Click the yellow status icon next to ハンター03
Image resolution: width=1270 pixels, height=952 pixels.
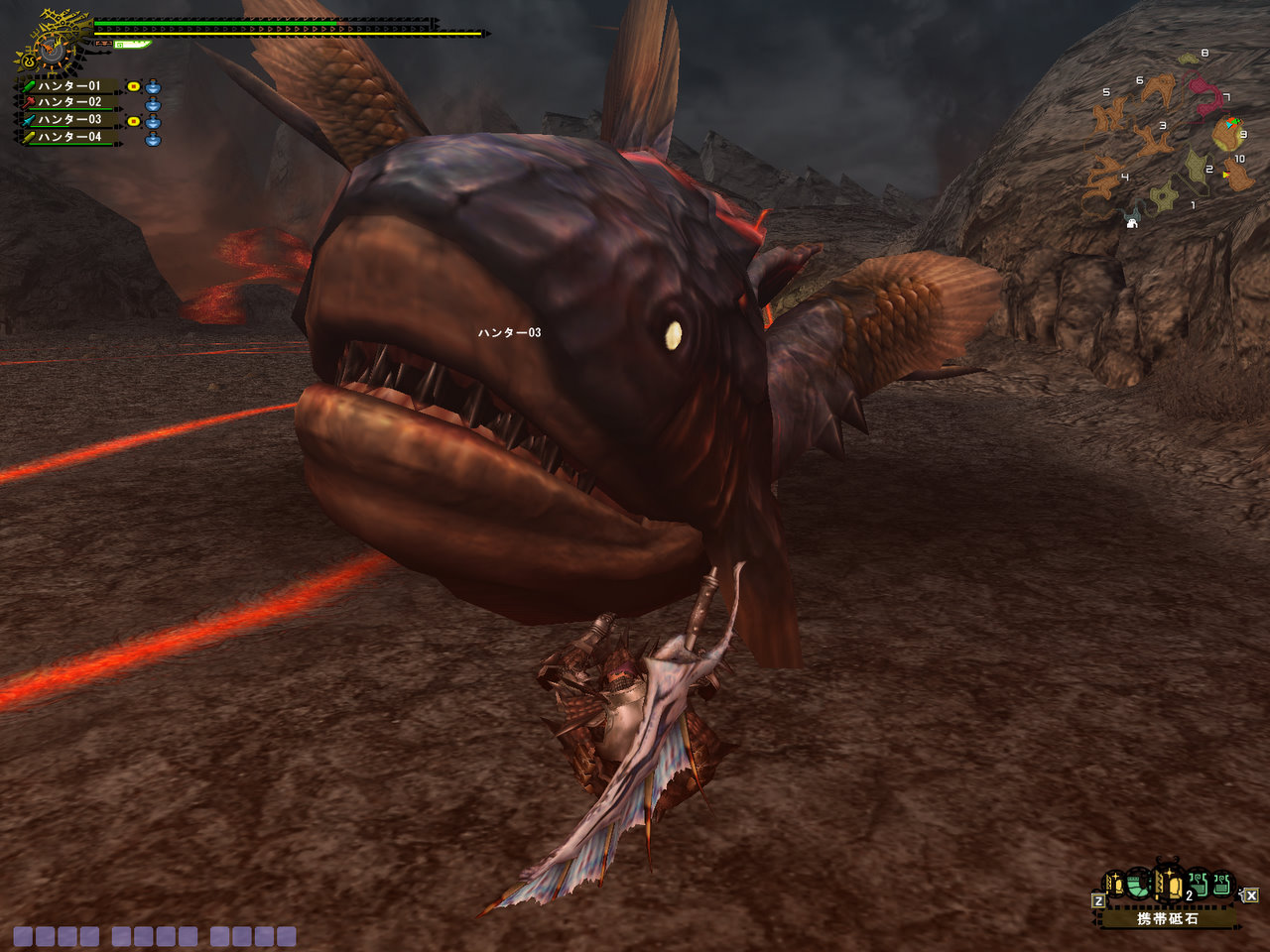(133, 120)
